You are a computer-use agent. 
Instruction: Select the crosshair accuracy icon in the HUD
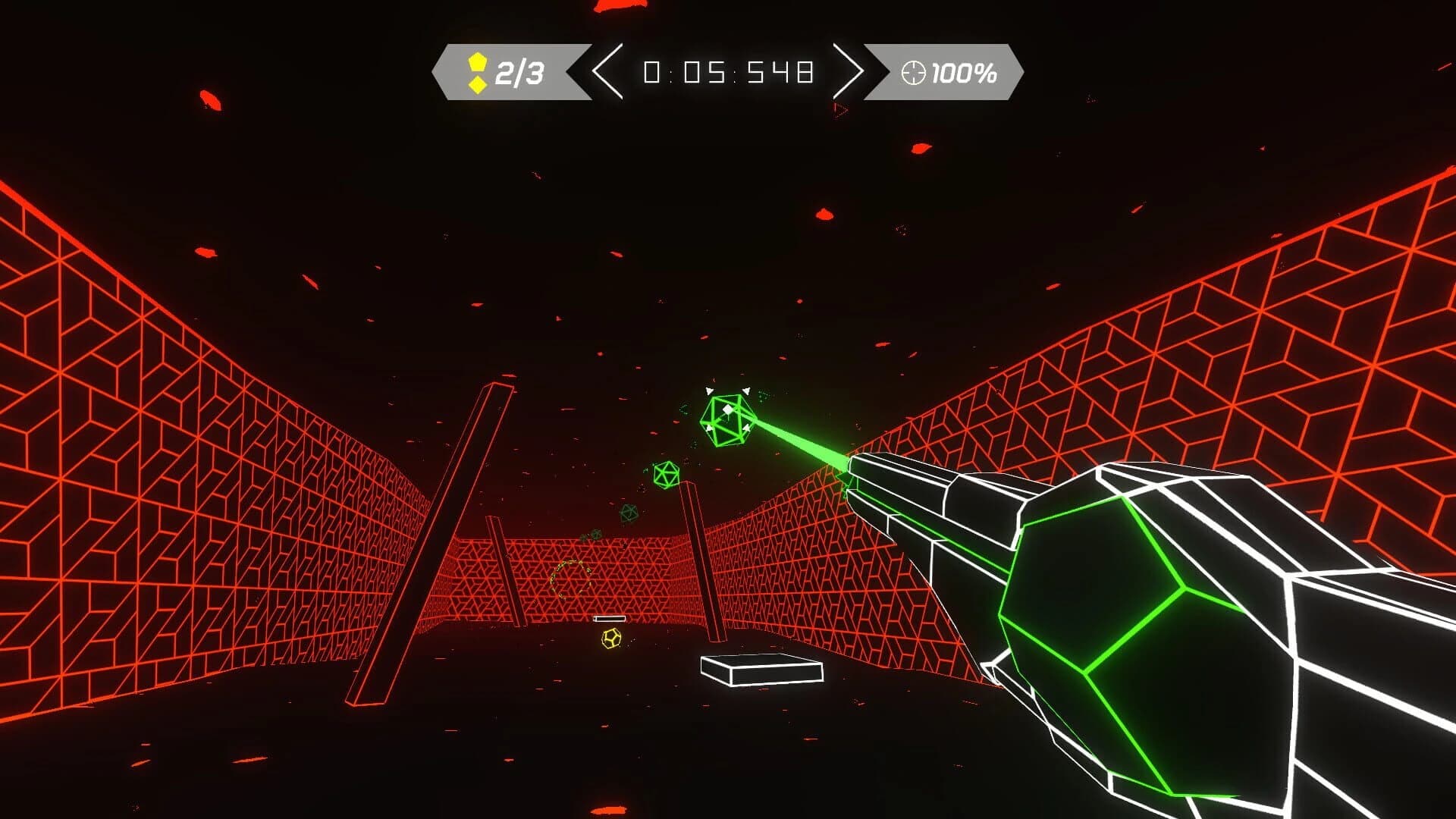pos(913,74)
